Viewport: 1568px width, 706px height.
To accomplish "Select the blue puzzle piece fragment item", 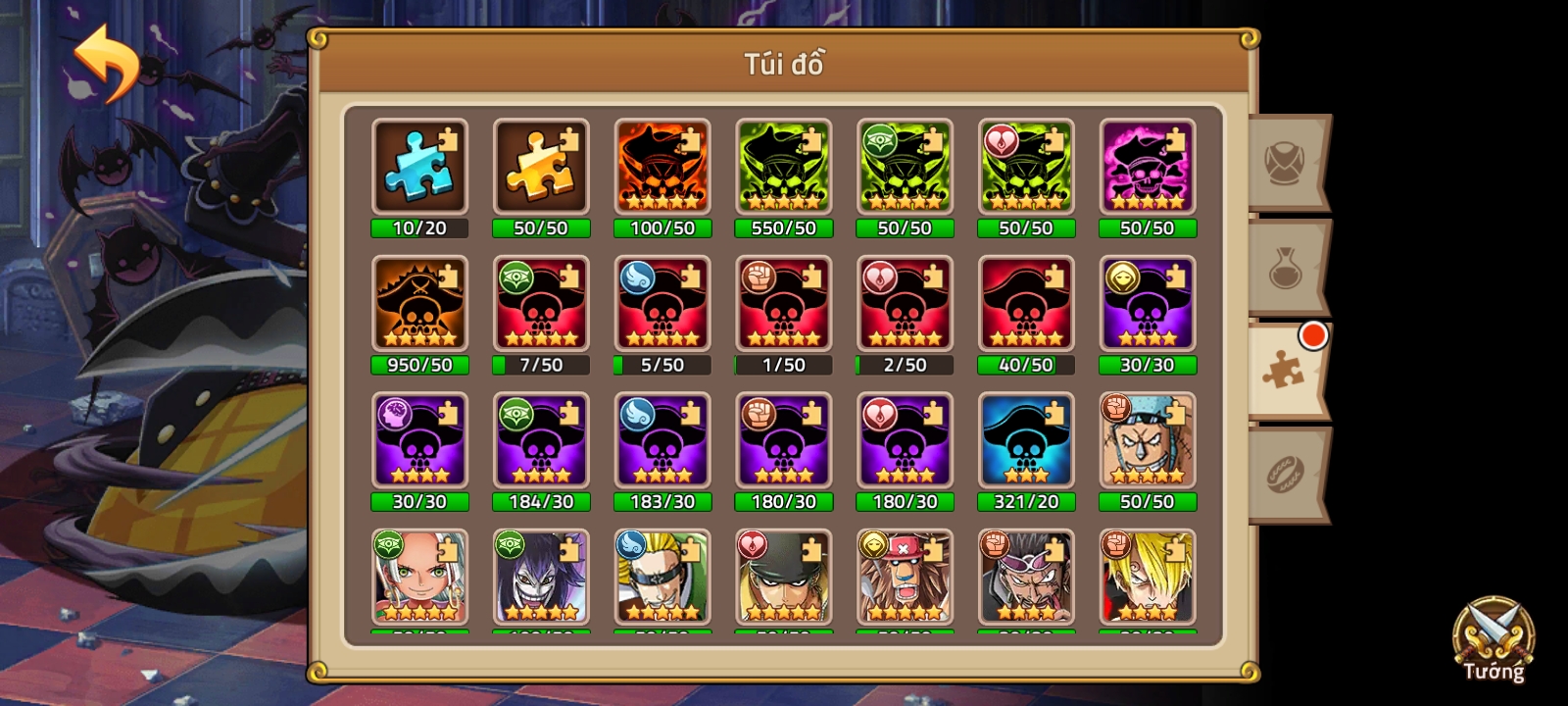I will [x=419, y=167].
